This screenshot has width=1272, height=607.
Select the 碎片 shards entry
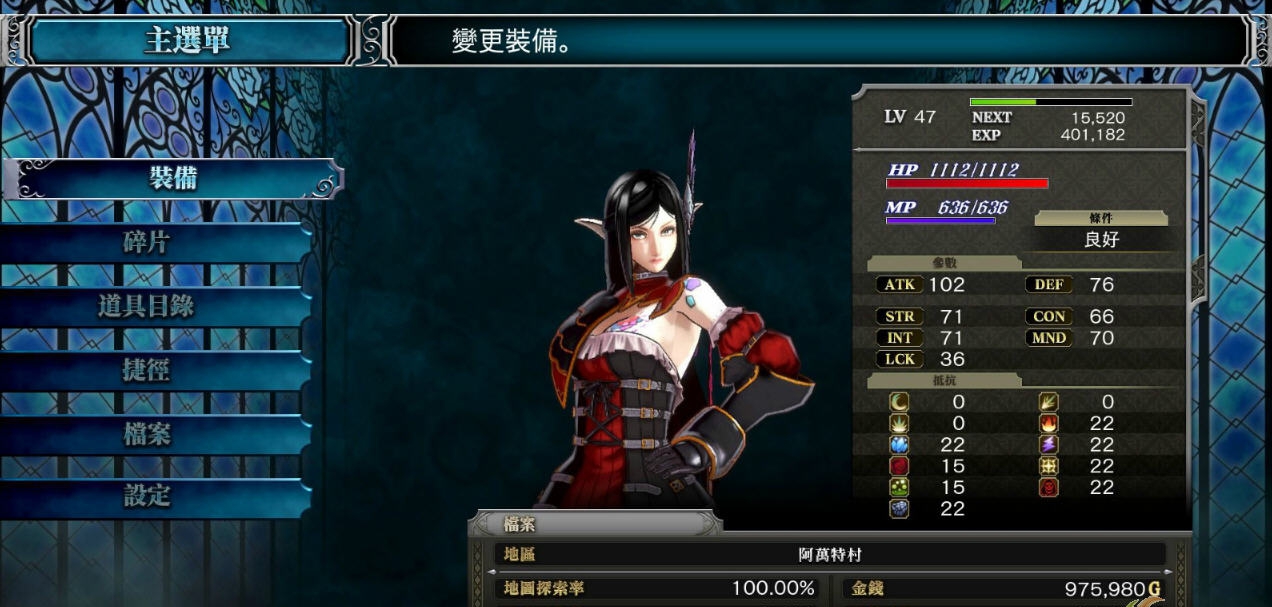tap(147, 242)
